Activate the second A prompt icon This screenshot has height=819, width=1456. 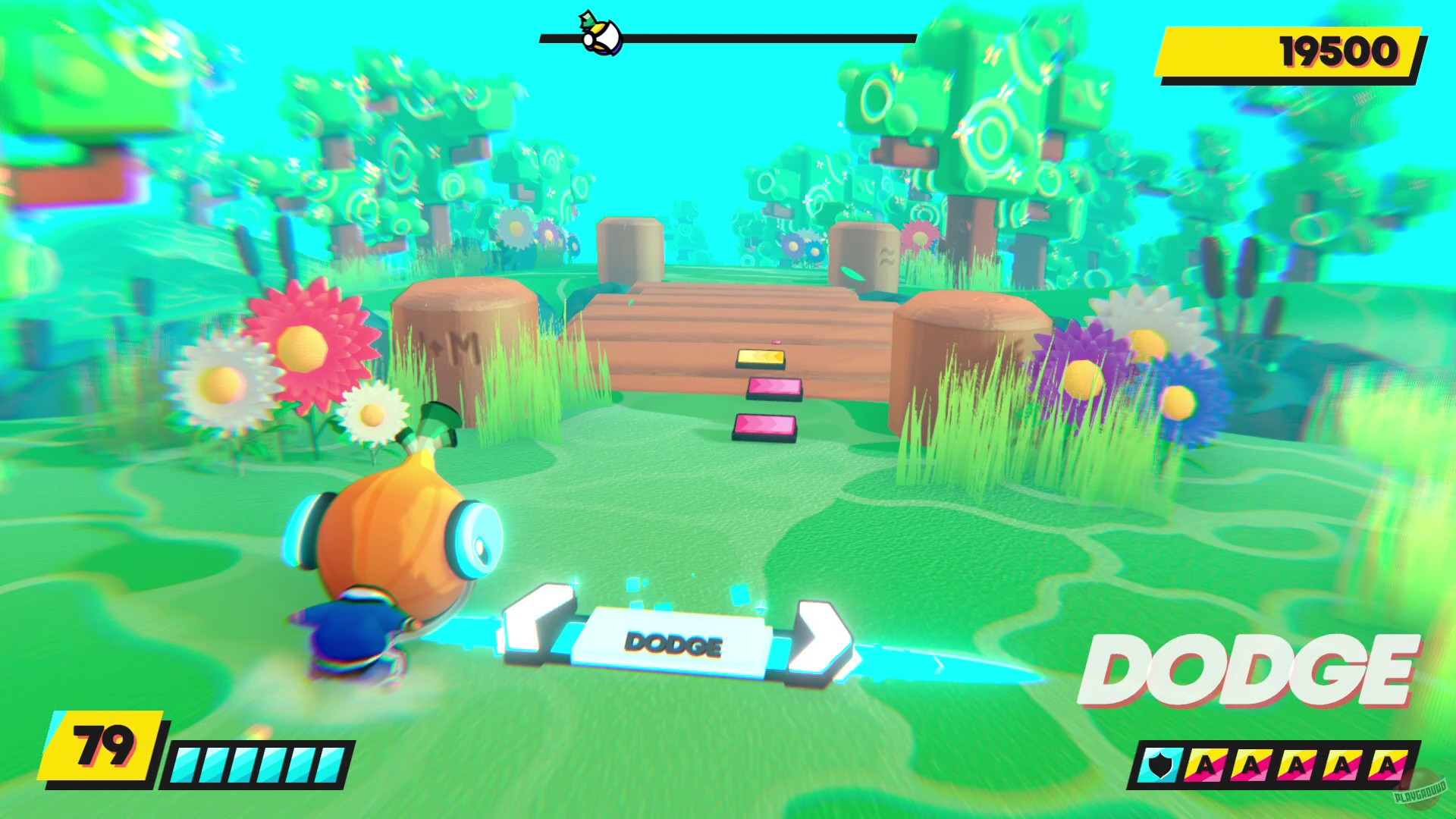(x=1253, y=766)
